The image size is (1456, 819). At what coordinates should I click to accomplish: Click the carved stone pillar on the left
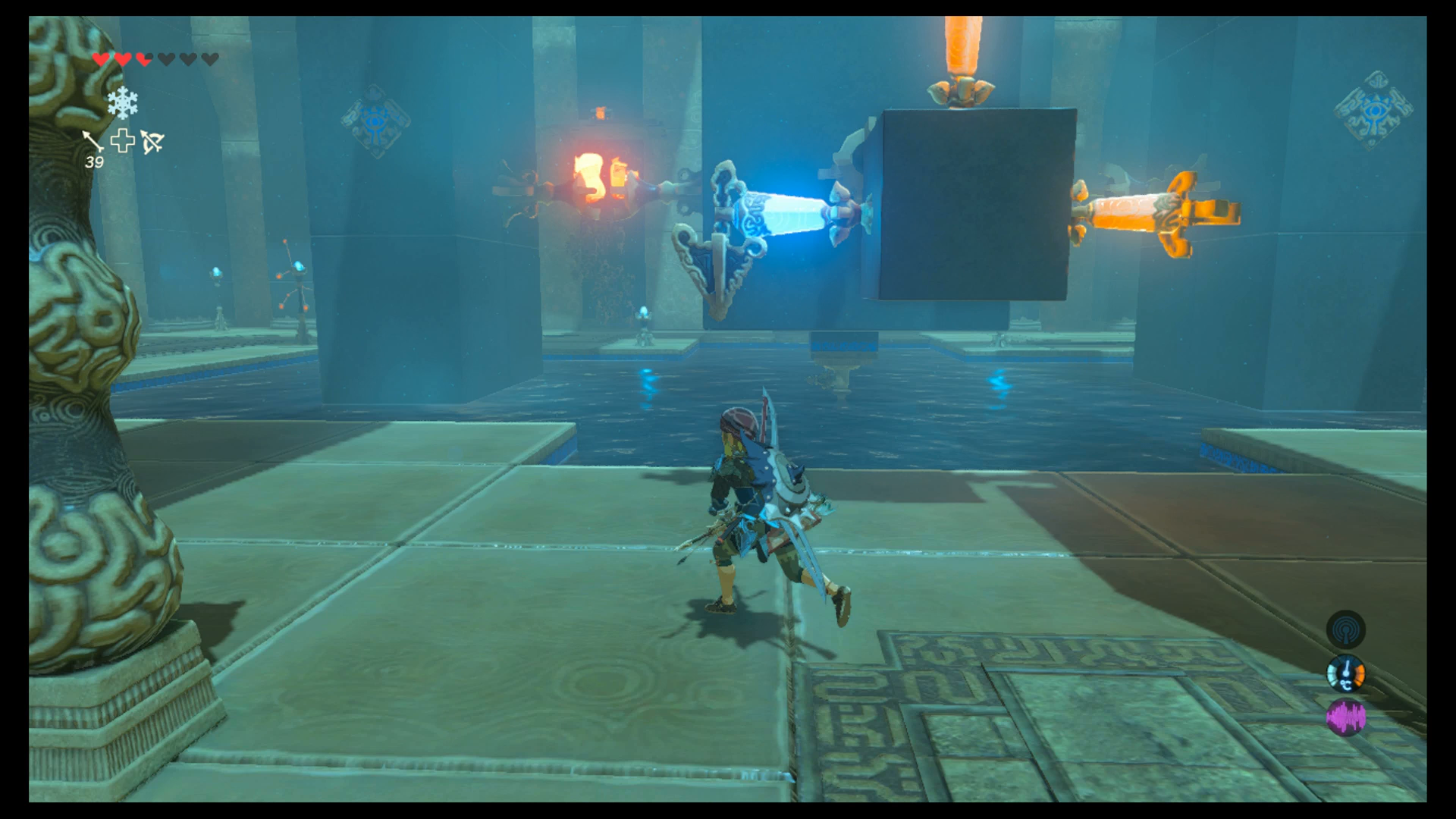pos(91,379)
